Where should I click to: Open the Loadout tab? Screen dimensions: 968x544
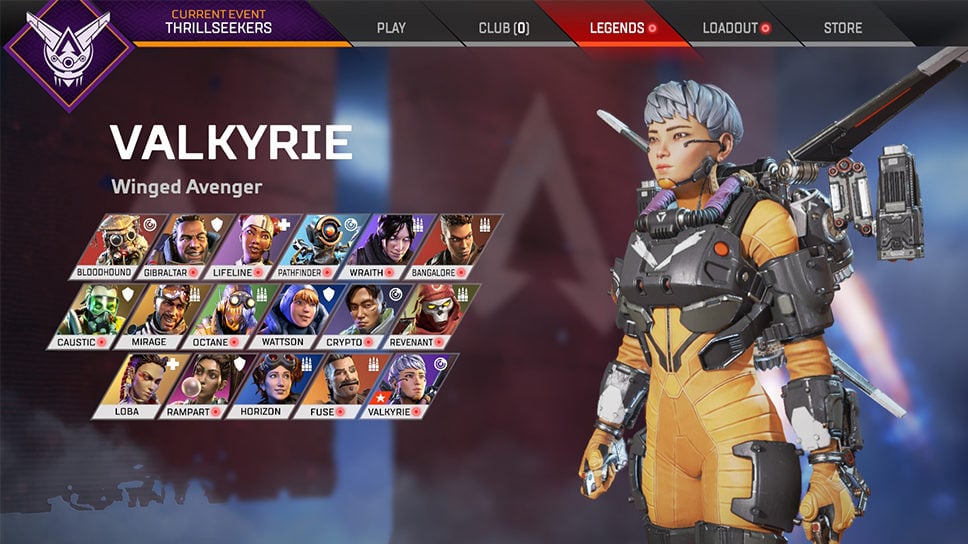(735, 27)
